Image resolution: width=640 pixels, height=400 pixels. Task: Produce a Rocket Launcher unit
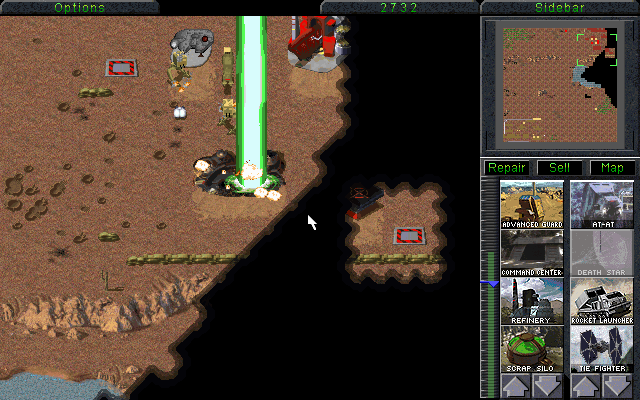pyautogui.click(x=601, y=301)
